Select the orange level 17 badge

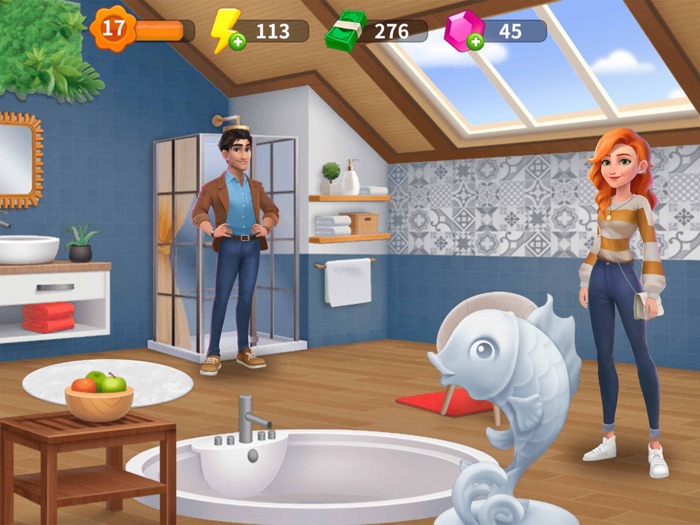(114, 28)
